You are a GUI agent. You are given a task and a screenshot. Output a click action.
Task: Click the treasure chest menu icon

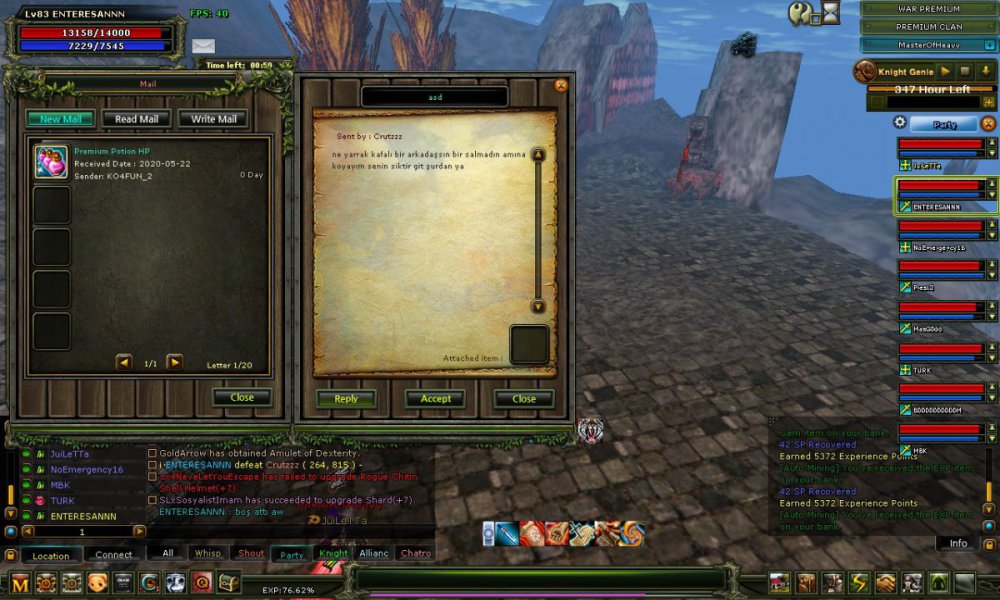coord(229,583)
